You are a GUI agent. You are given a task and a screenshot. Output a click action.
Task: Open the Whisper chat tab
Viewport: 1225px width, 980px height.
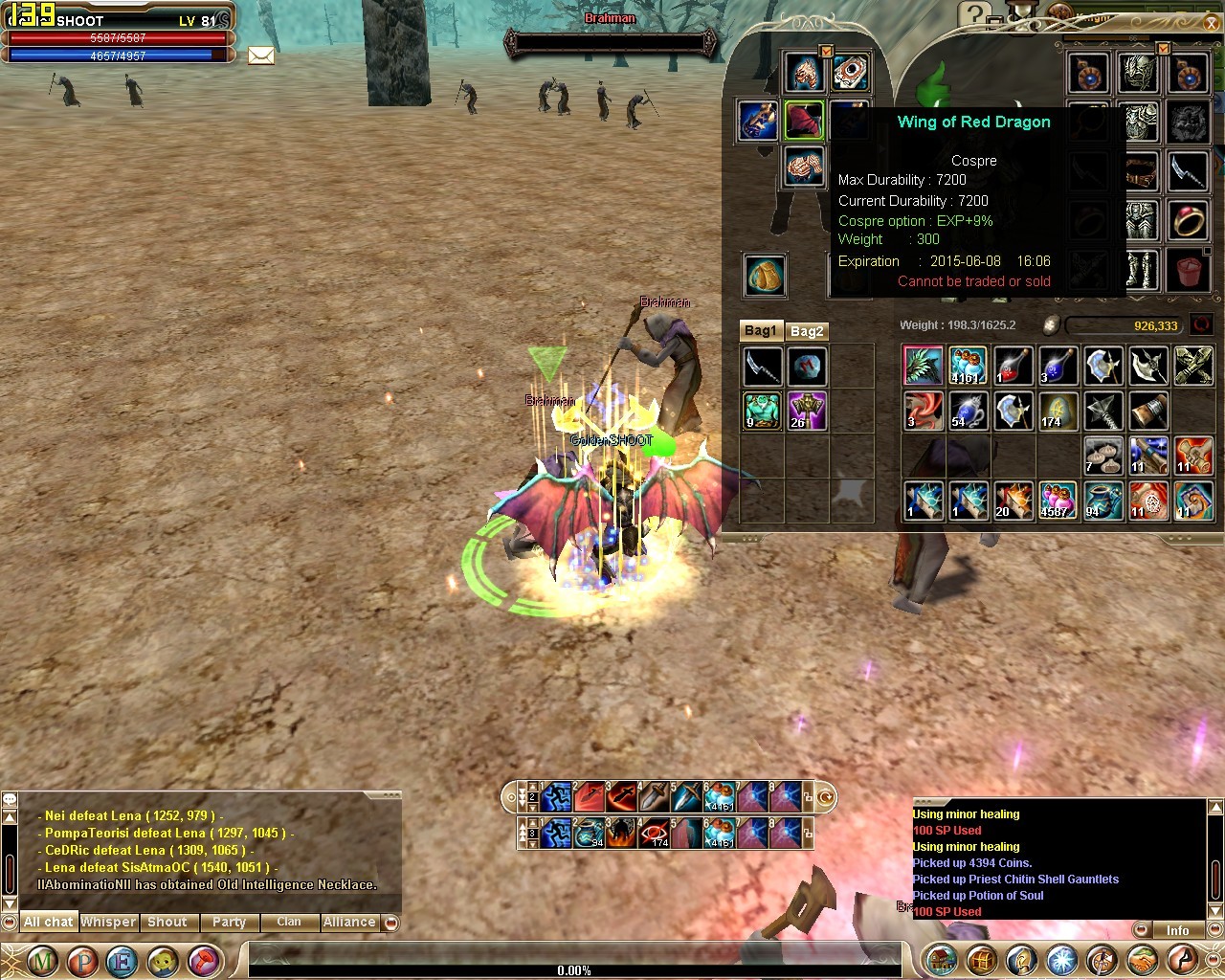coord(108,922)
